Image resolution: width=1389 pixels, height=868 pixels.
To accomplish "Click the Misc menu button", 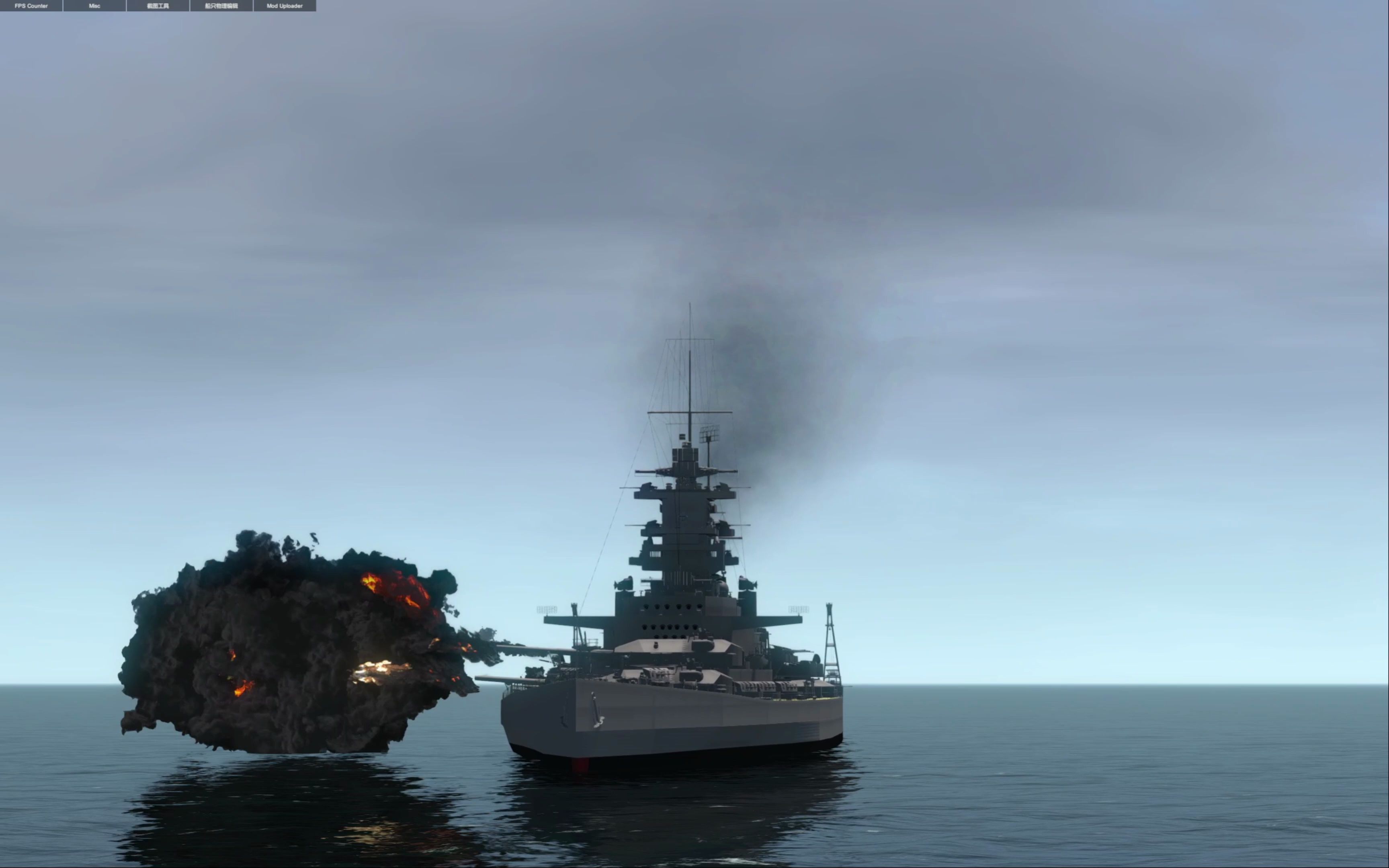I will (x=95, y=6).
